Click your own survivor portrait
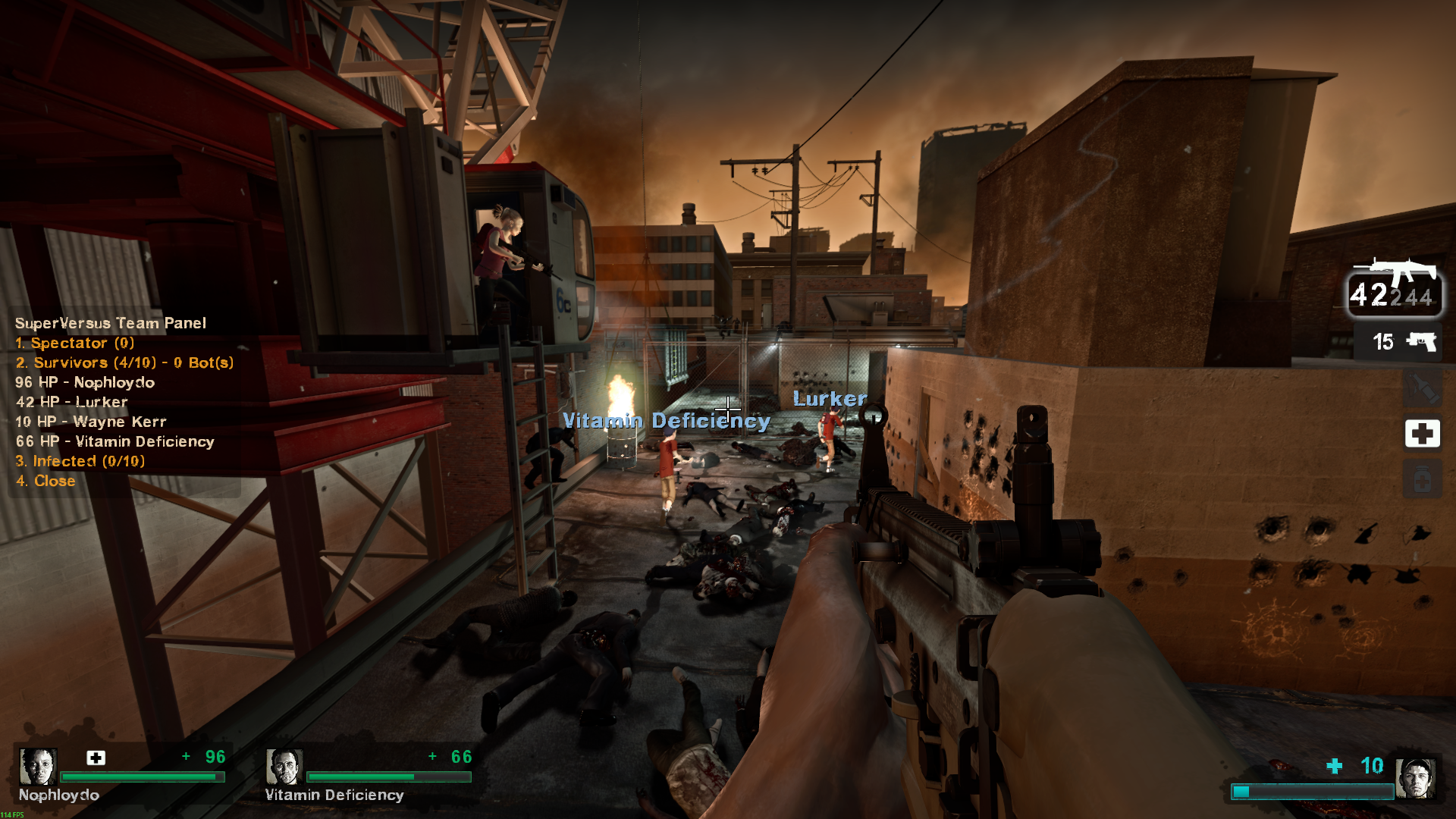The height and width of the screenshot is (819, 1456). [x=1415, y=778]
